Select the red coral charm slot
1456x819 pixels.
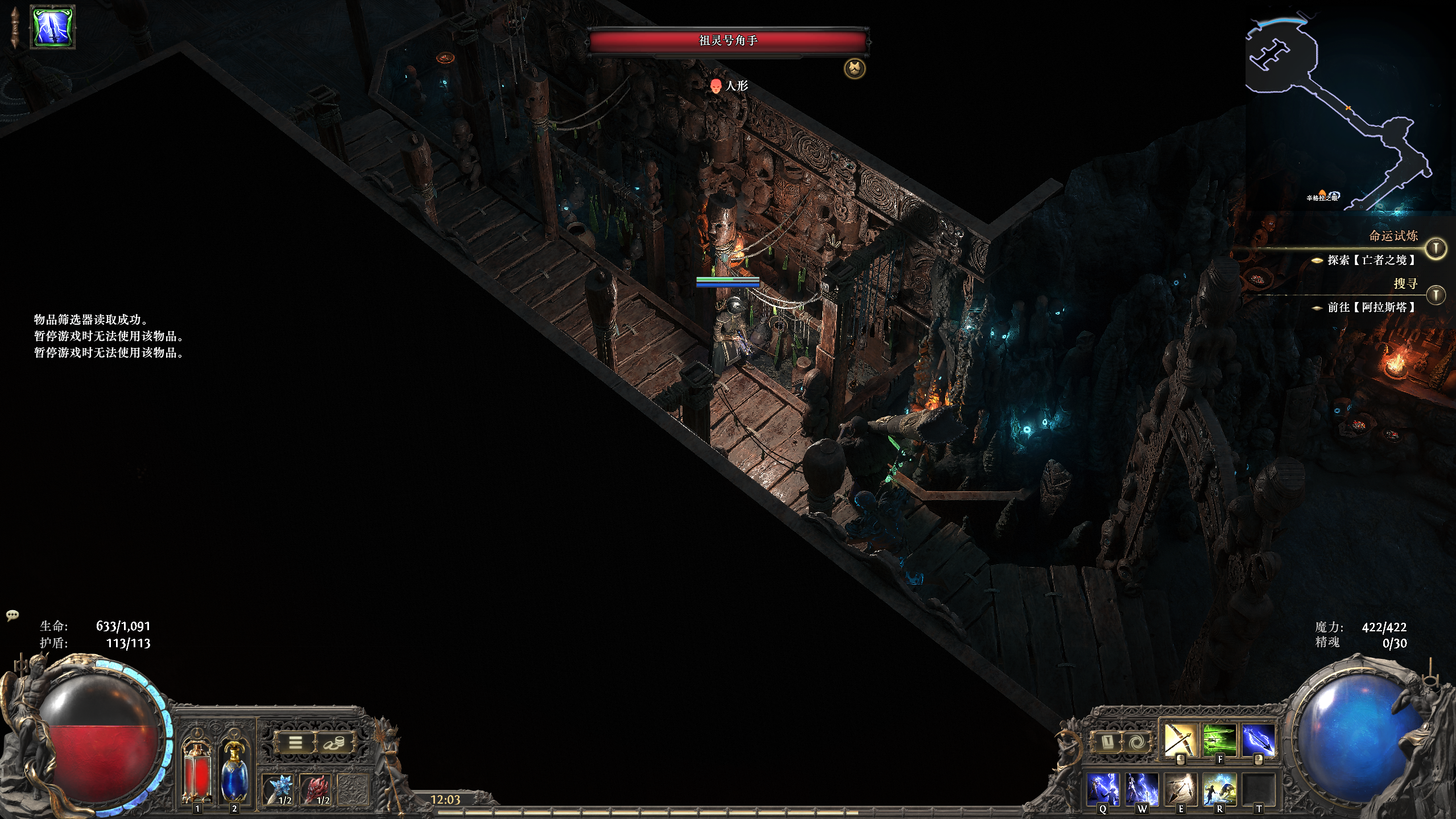coord(316,789)
